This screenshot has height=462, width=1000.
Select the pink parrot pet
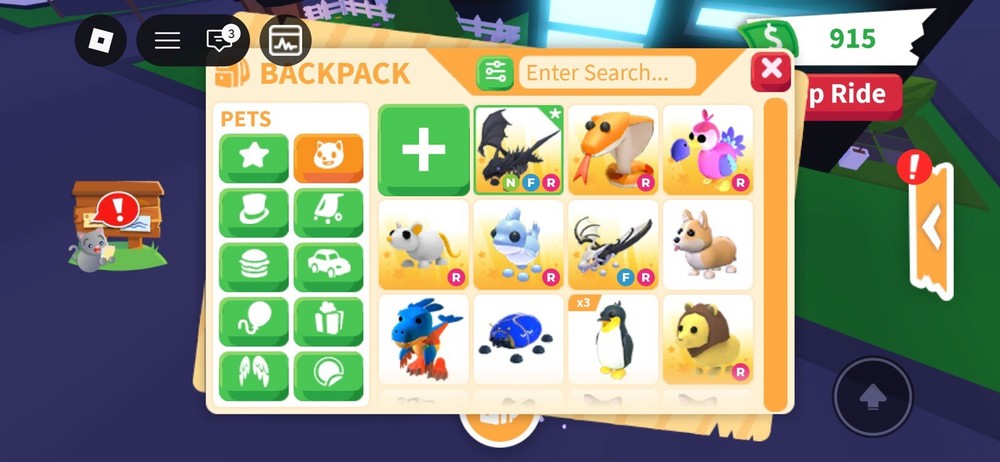pyautogui.click(x=707, y=150)
